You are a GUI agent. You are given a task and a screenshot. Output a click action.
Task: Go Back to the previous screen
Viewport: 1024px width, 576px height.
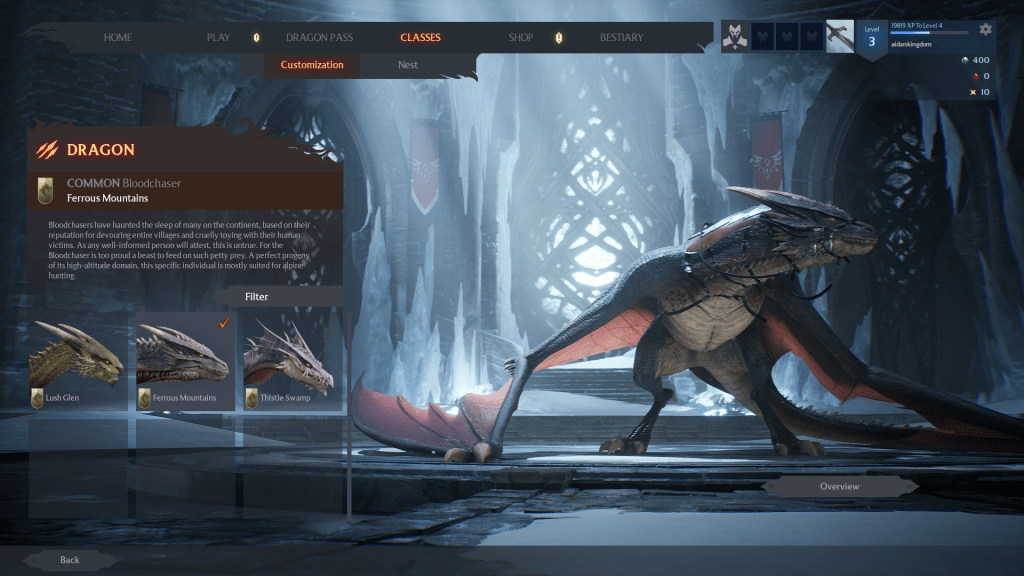pos(69,560)
